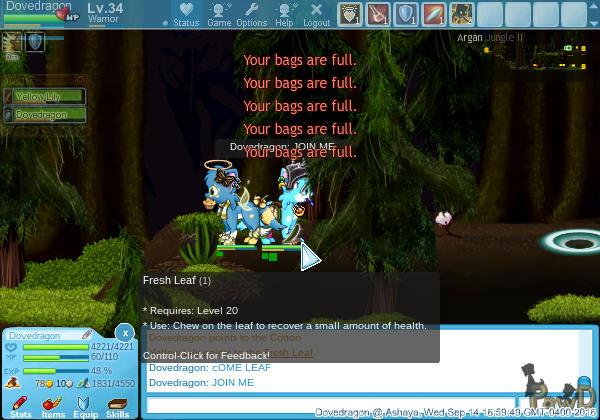Open the Options menu
The image size is (600, 420).
[x=251, y=14]
